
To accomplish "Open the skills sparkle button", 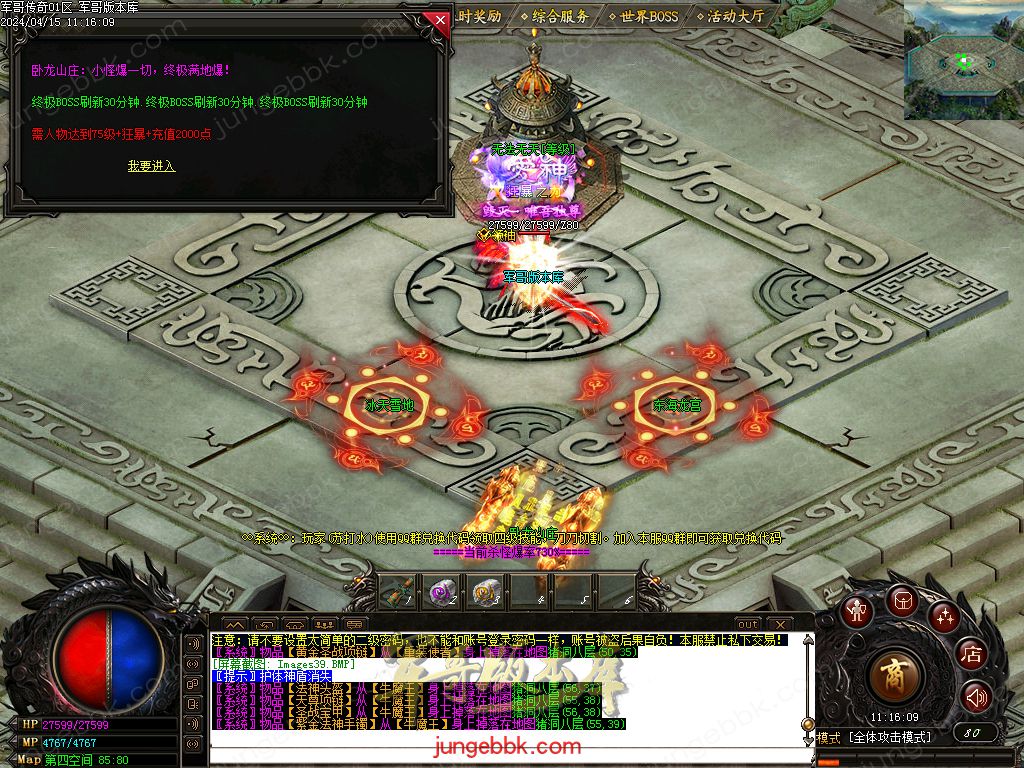I will (943, 616).
